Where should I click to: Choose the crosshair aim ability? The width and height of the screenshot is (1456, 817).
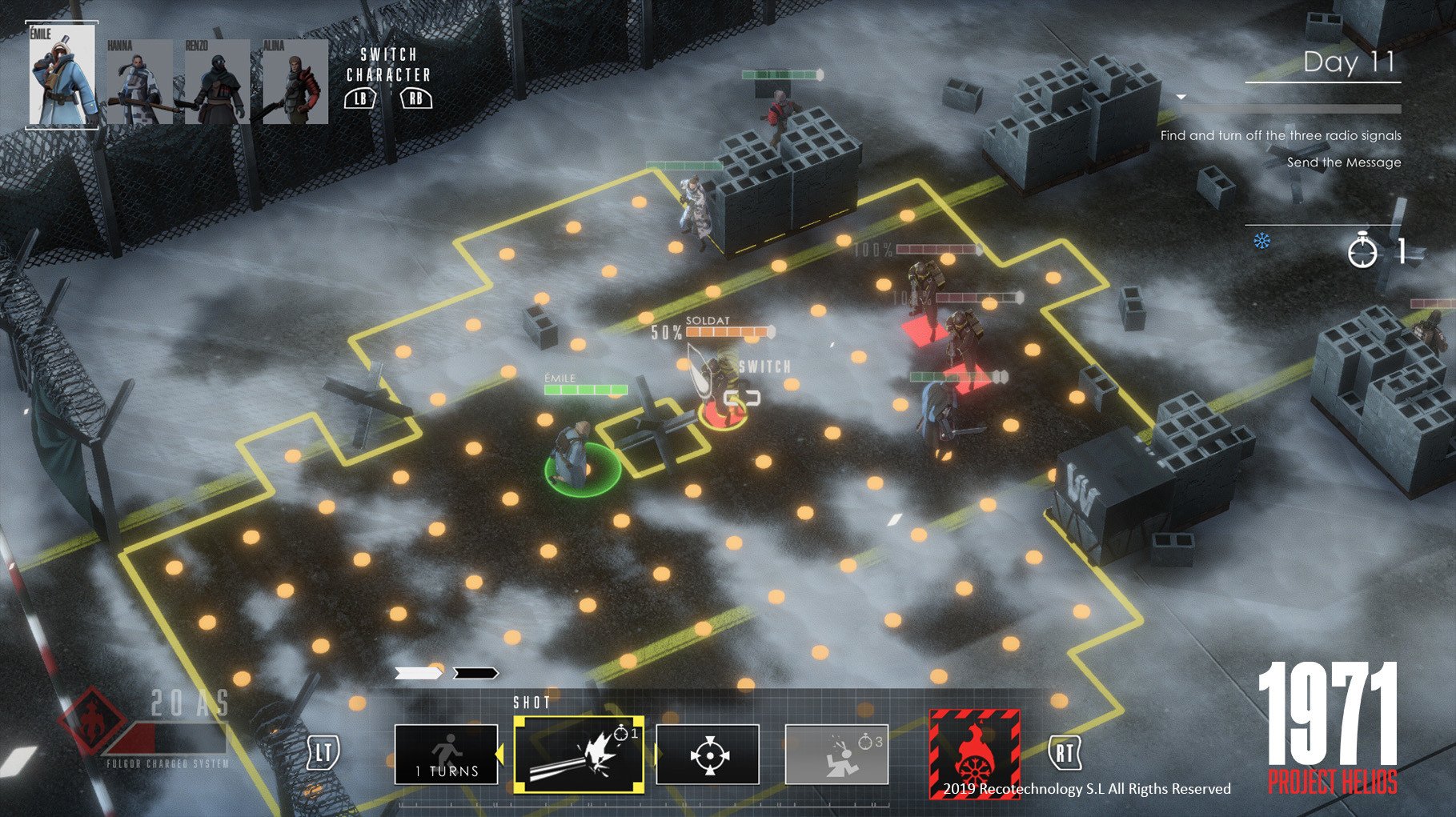[708, 754]
